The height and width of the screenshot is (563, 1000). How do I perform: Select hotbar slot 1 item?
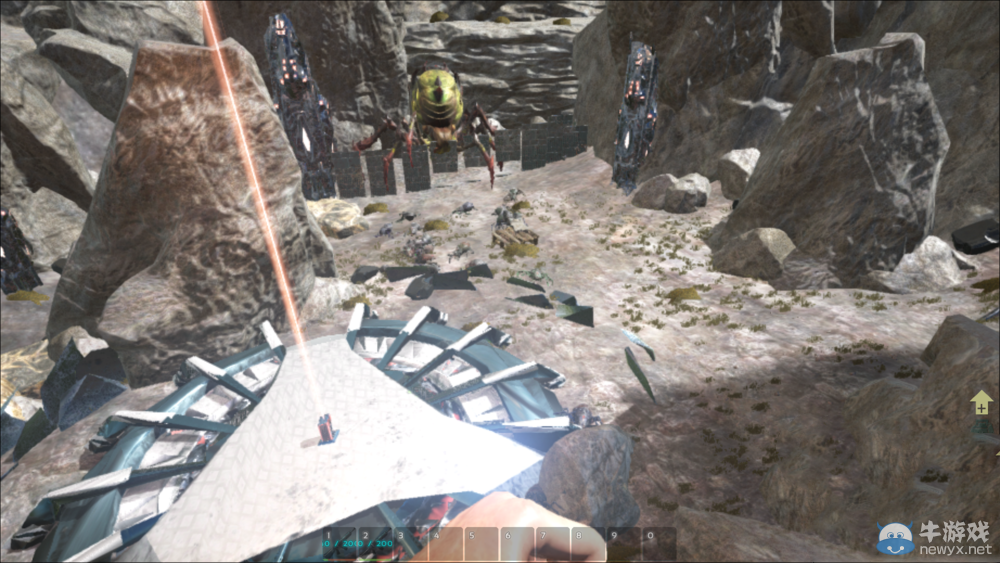tap(340, 544)
